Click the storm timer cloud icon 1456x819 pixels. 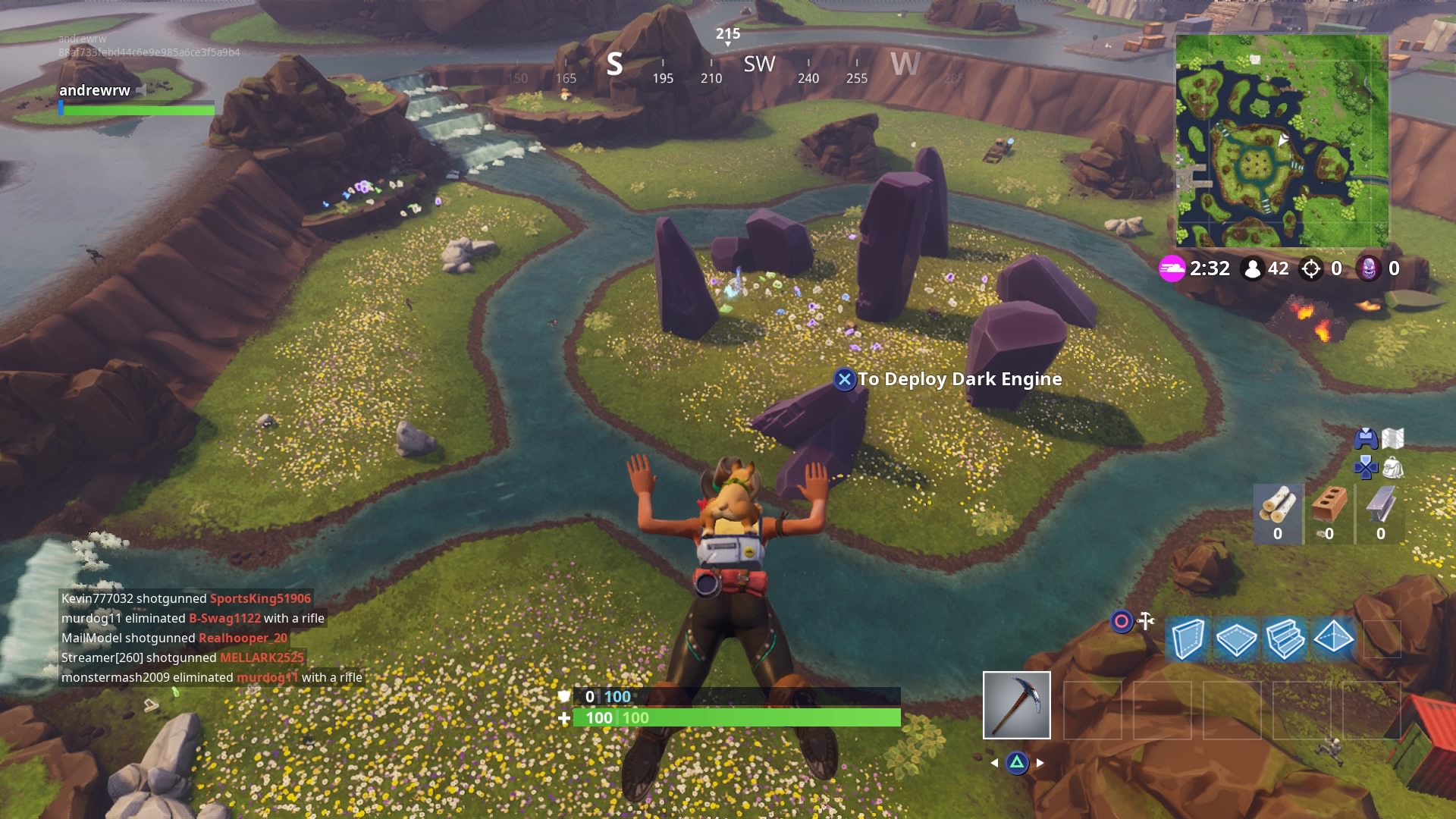coord(1175,268)
